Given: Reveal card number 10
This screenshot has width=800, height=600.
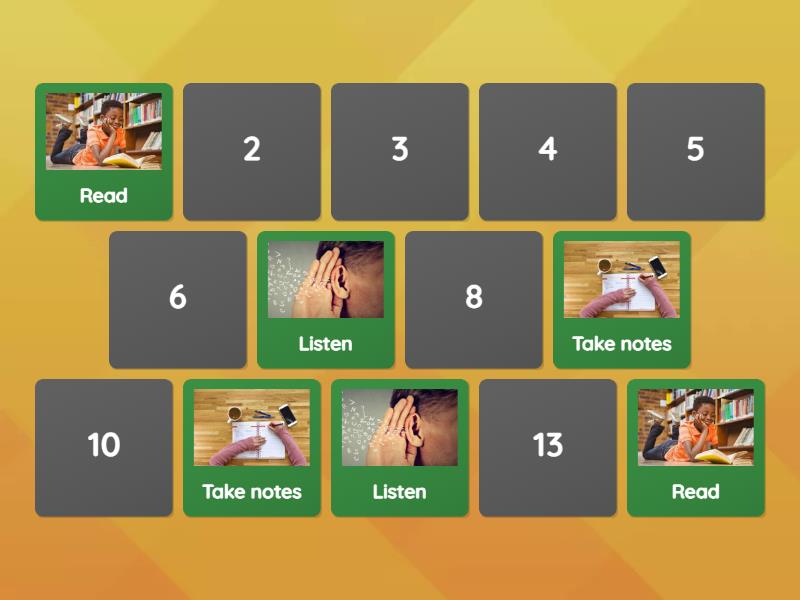Looking at the screenshot, I should coord(104,447).
